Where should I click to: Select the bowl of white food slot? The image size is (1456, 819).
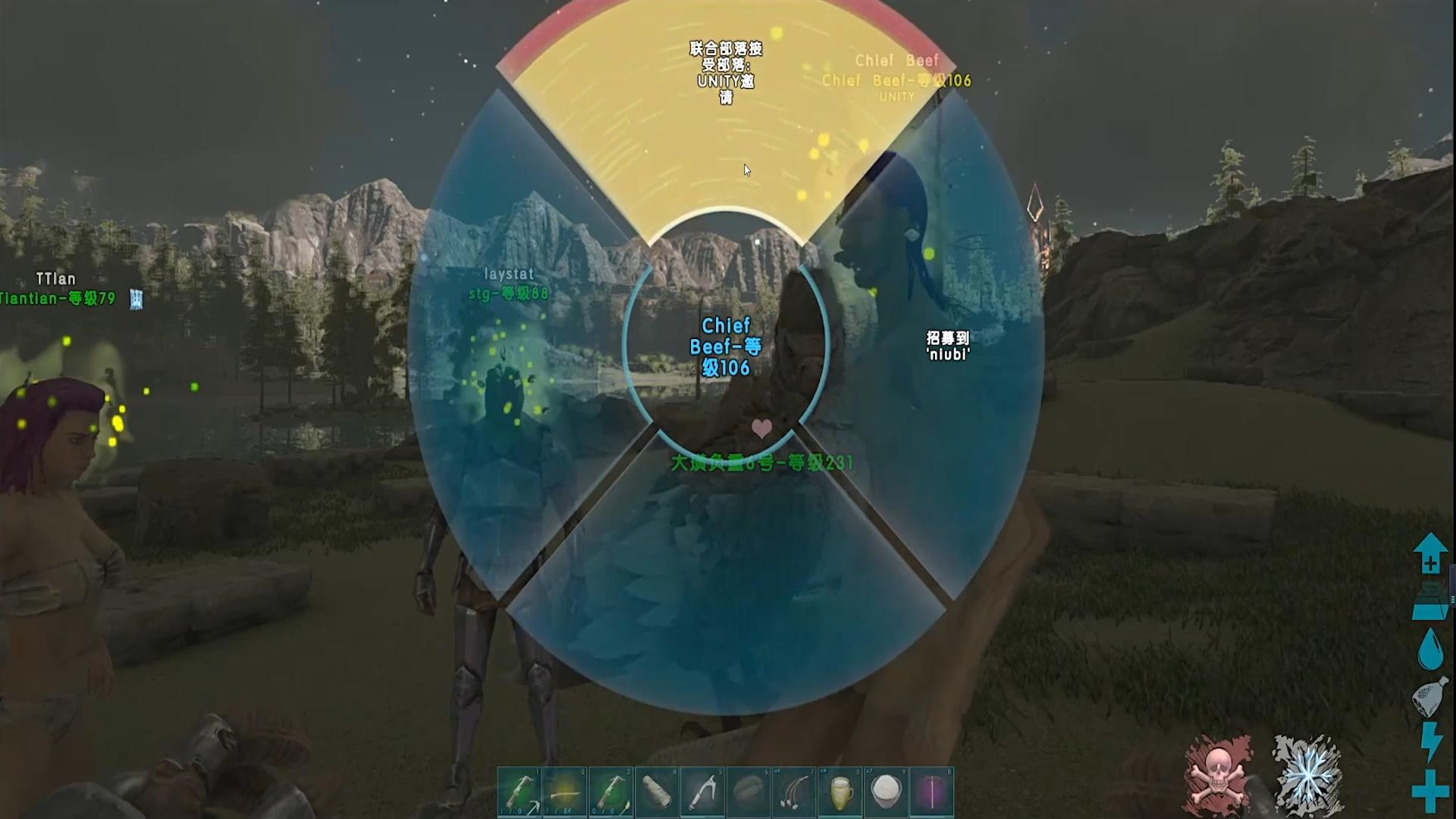(x=885, y=792)
